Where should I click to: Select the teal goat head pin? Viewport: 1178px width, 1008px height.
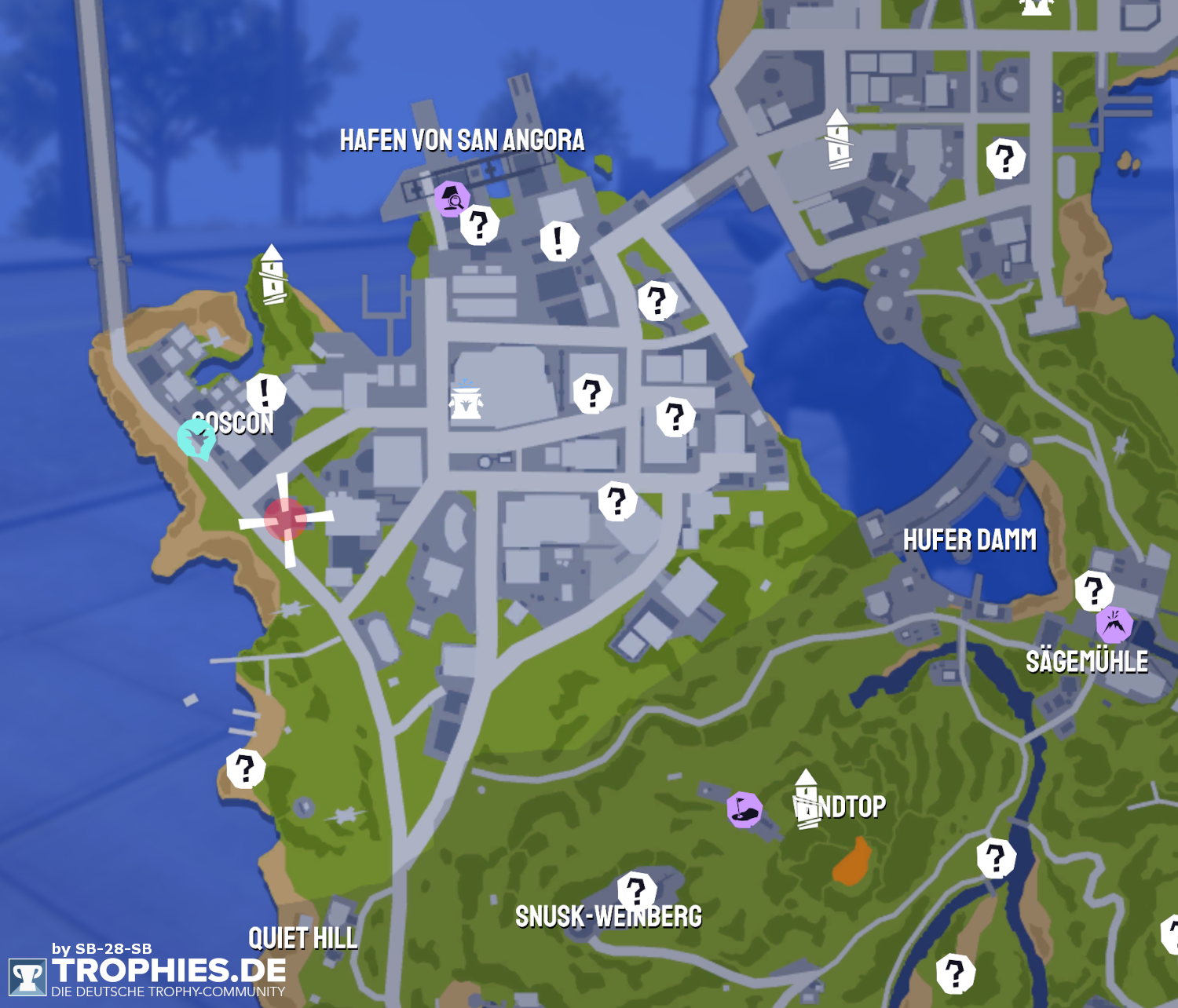click(196, 438)
